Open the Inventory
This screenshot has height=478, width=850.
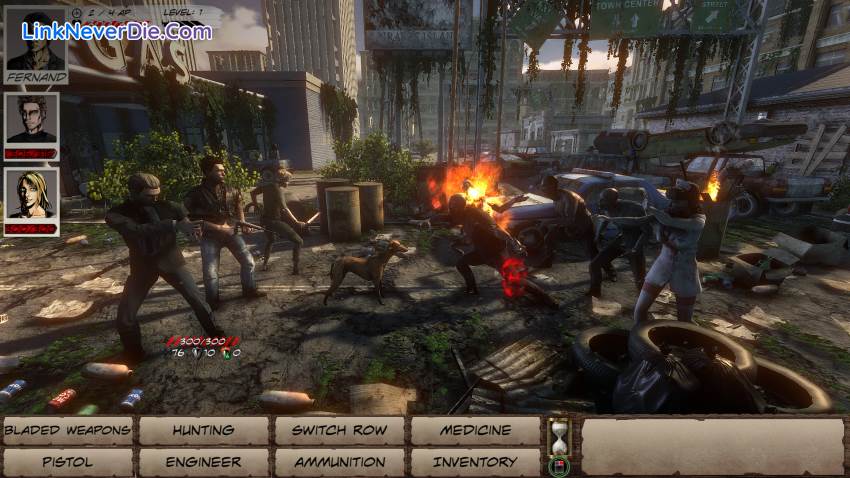pos(475,462)
